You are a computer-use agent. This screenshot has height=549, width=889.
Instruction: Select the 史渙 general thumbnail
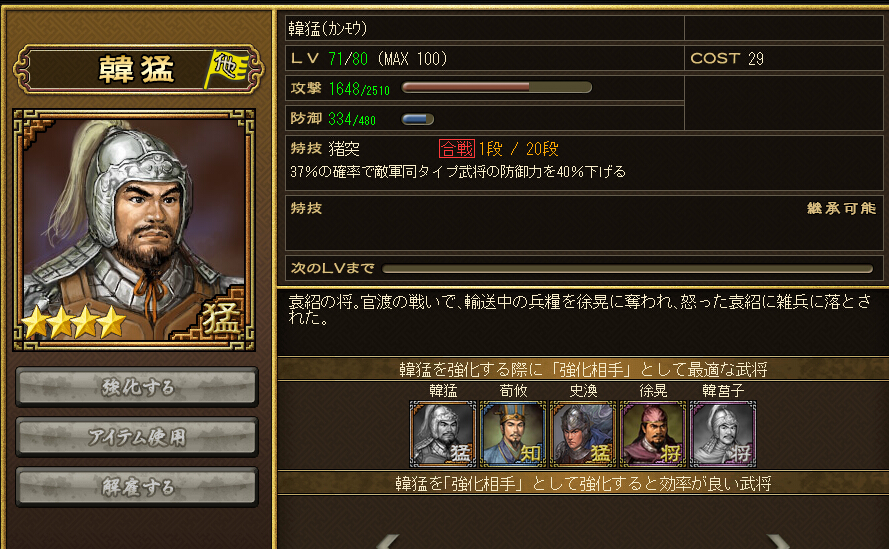(x=583, y=433)
